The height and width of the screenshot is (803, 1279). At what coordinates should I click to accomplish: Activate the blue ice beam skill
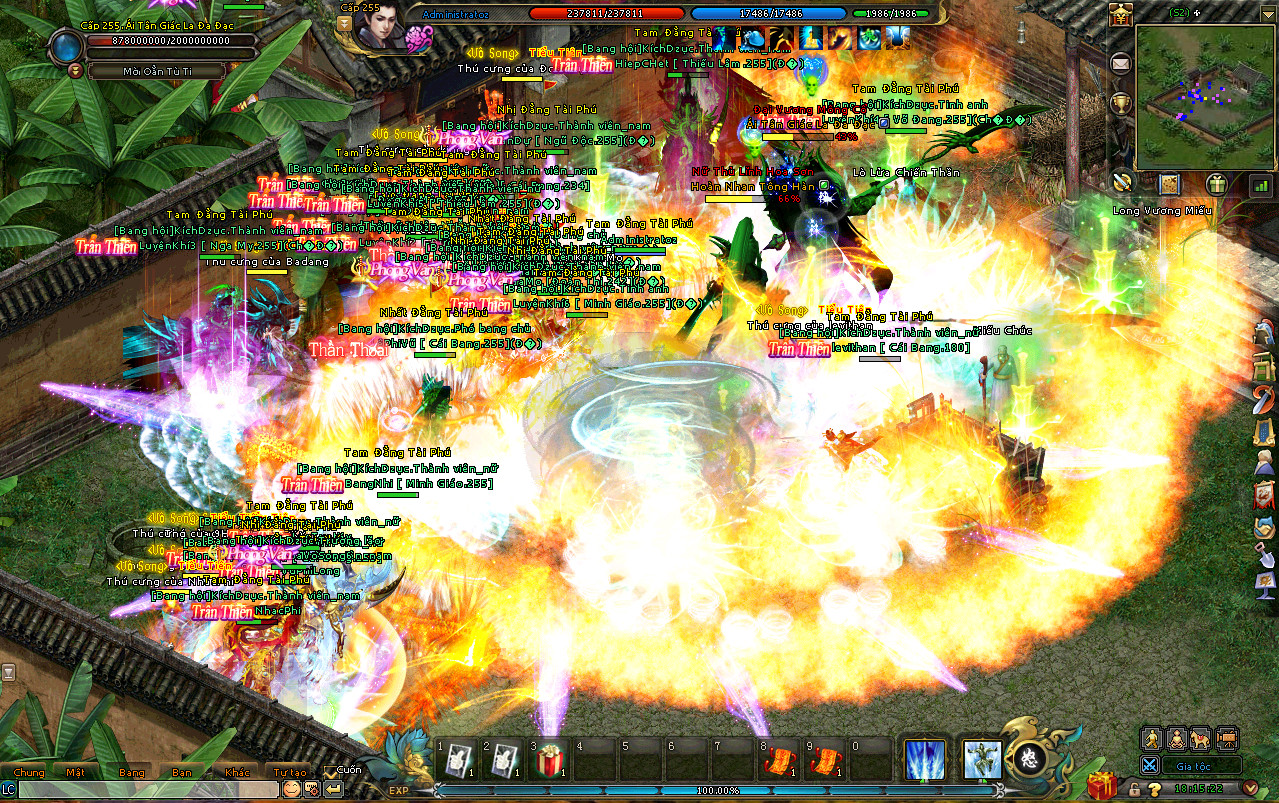[x=924, y=760]
